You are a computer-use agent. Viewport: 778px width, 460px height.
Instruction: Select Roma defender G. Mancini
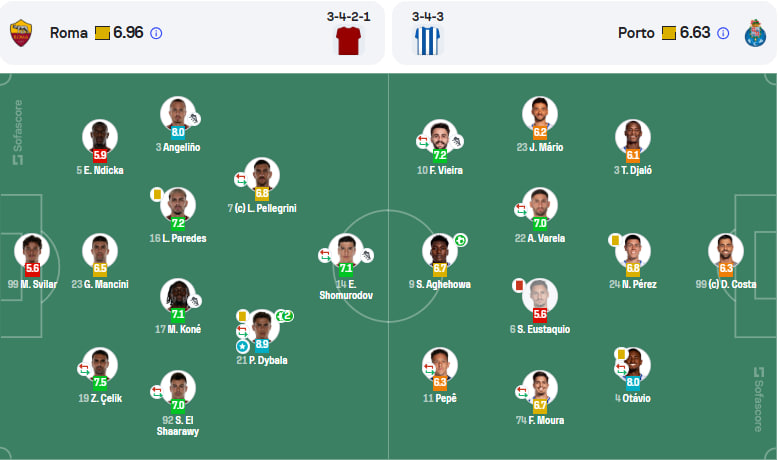tap(100, 252)
